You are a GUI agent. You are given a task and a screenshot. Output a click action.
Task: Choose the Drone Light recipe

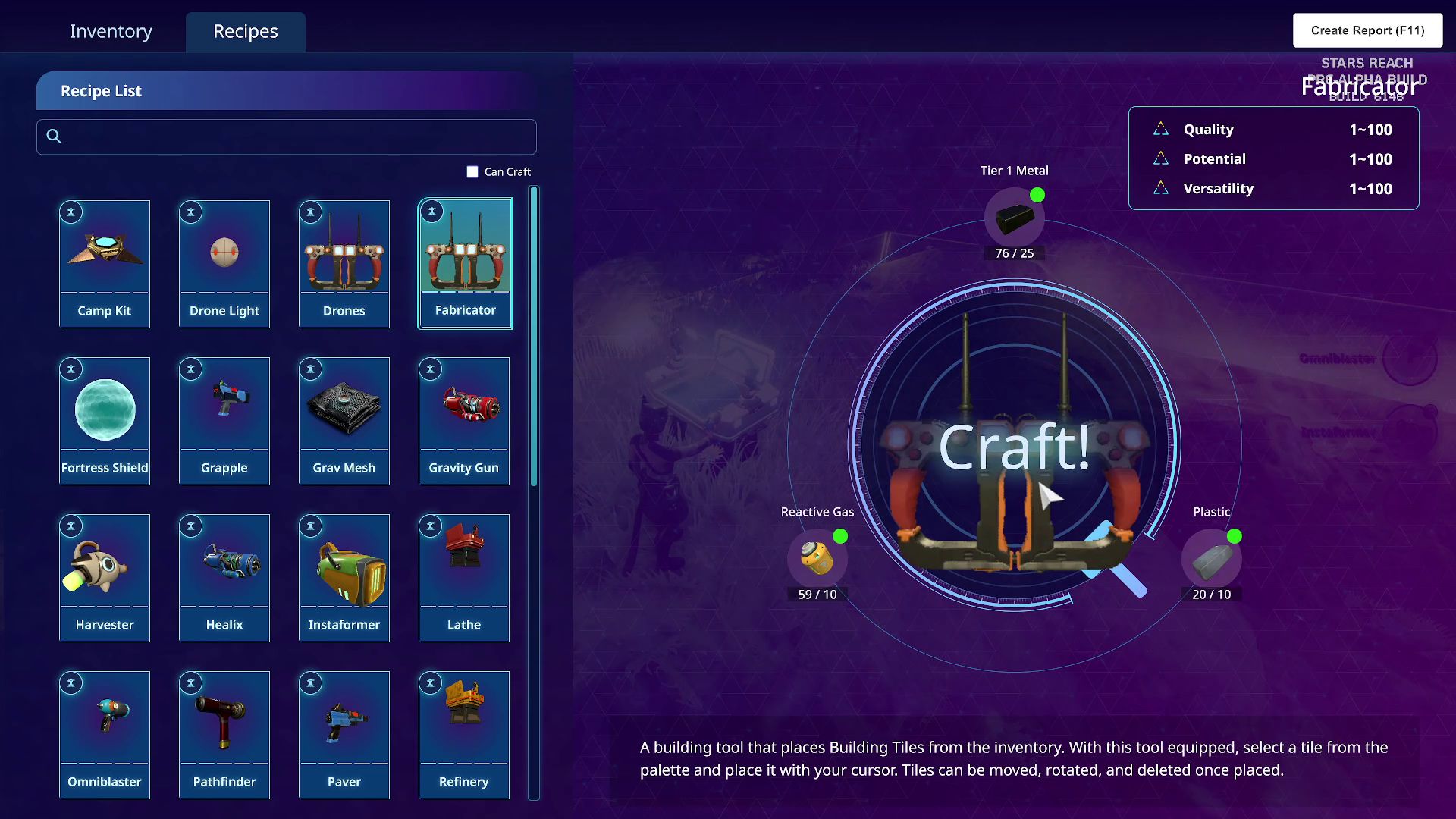pyautogui.click(x=224, y=264)
